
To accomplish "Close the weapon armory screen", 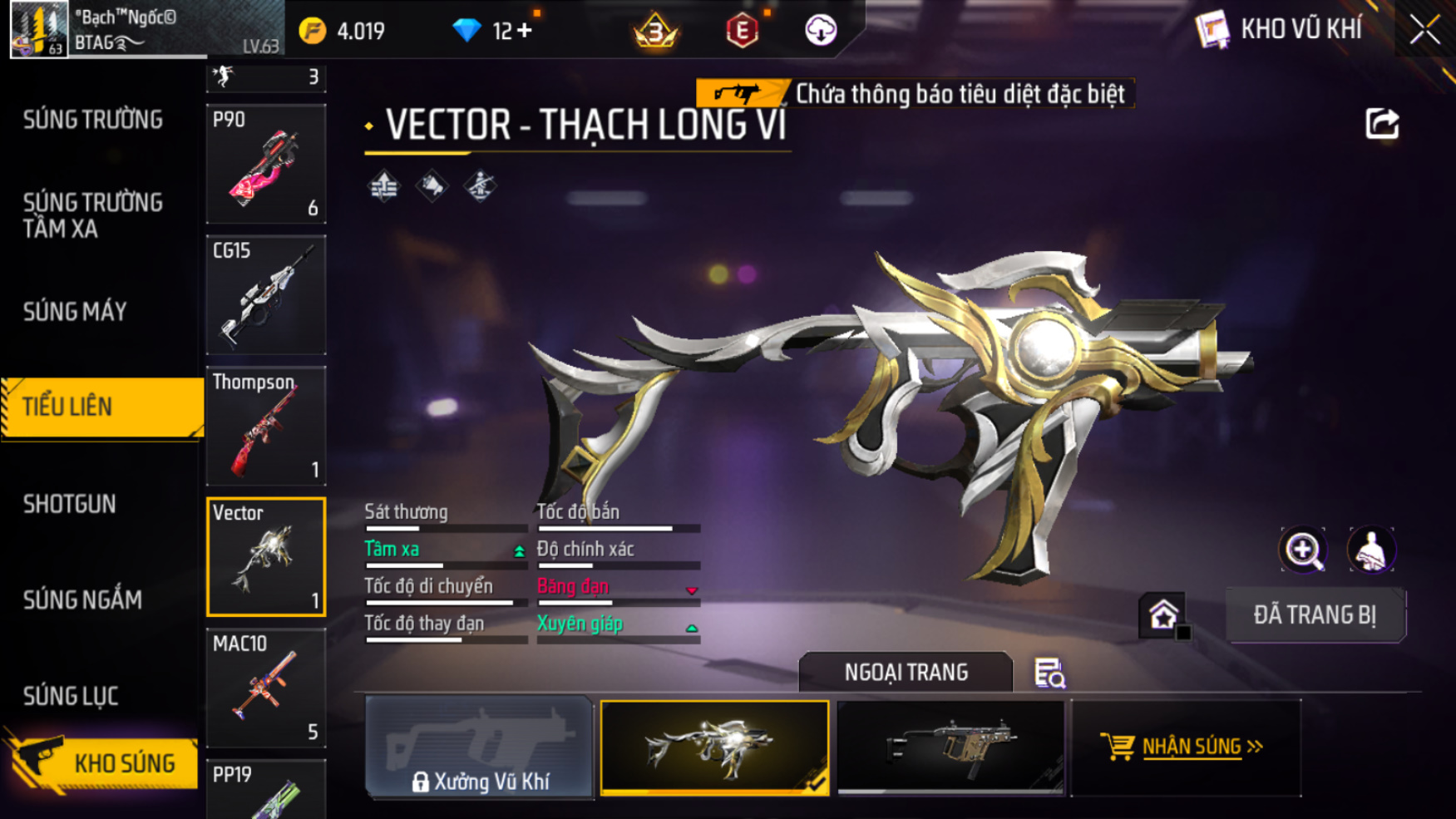I will (x=1424, y=31).
